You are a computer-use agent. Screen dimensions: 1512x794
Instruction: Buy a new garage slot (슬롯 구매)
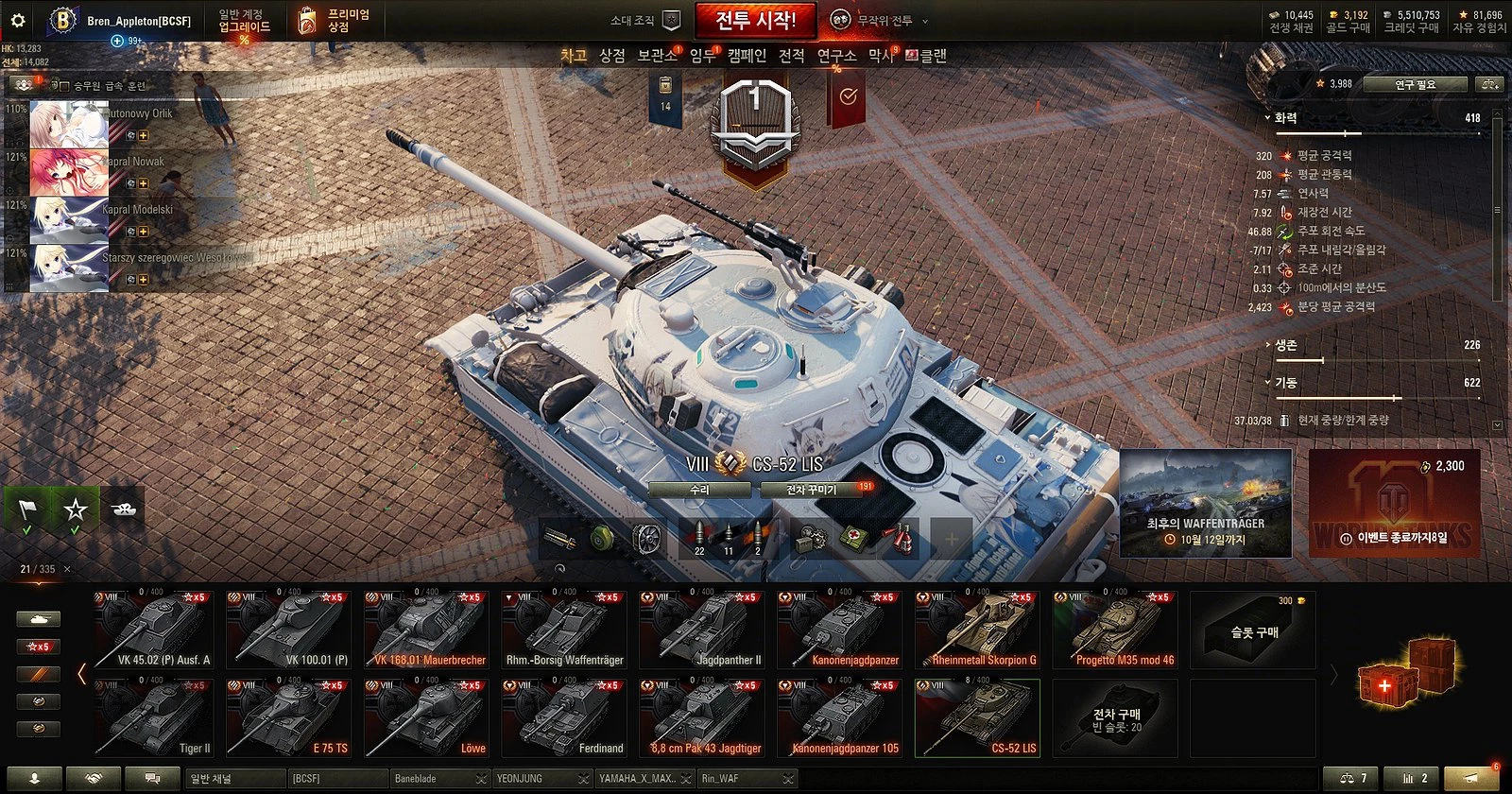pyautogui.click(x=1253, y=630)
